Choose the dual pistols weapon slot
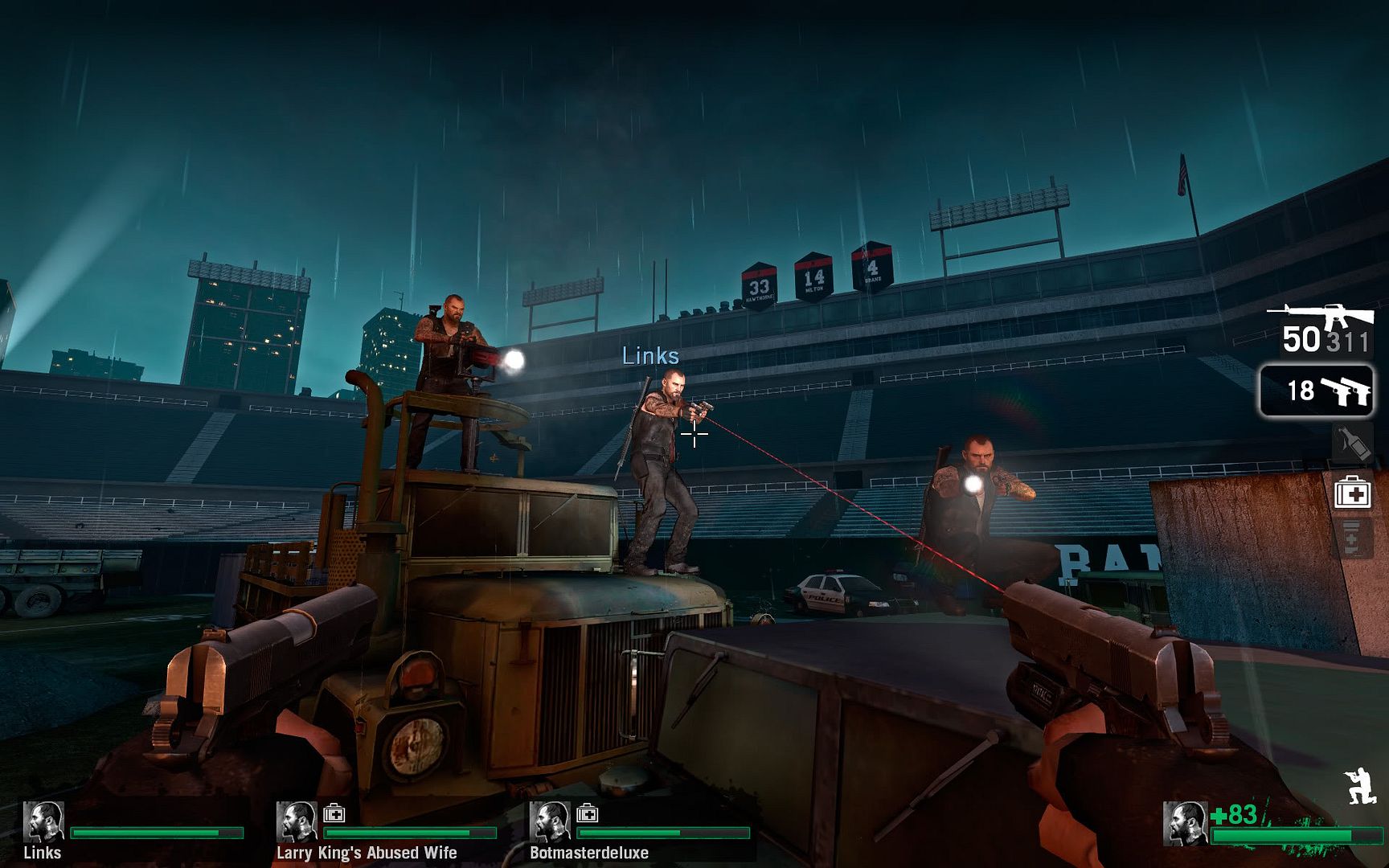This screenshot has height=868, width=1389. coord(1317,391)
